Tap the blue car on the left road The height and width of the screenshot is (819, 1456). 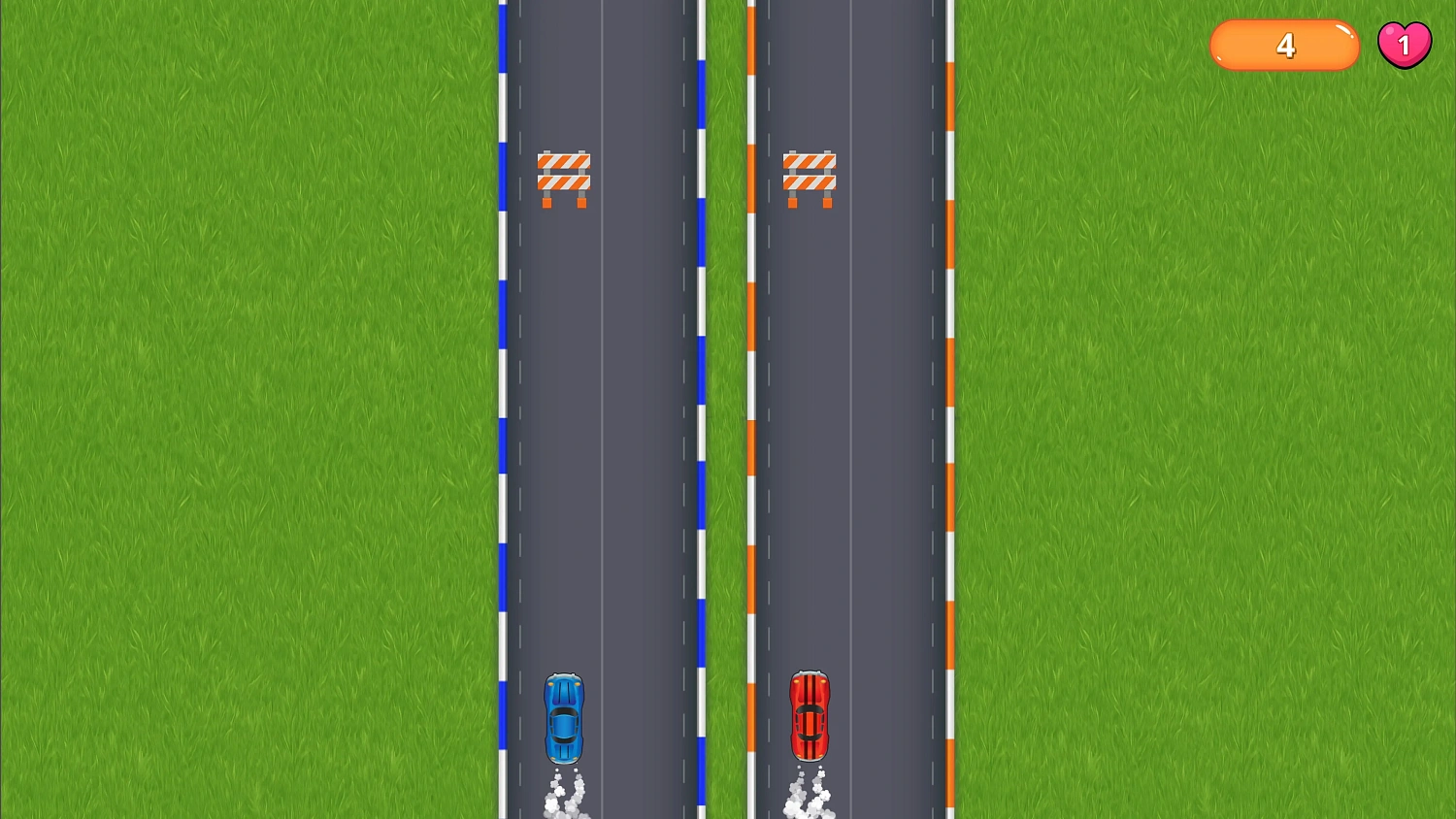[x=565, y=718]
